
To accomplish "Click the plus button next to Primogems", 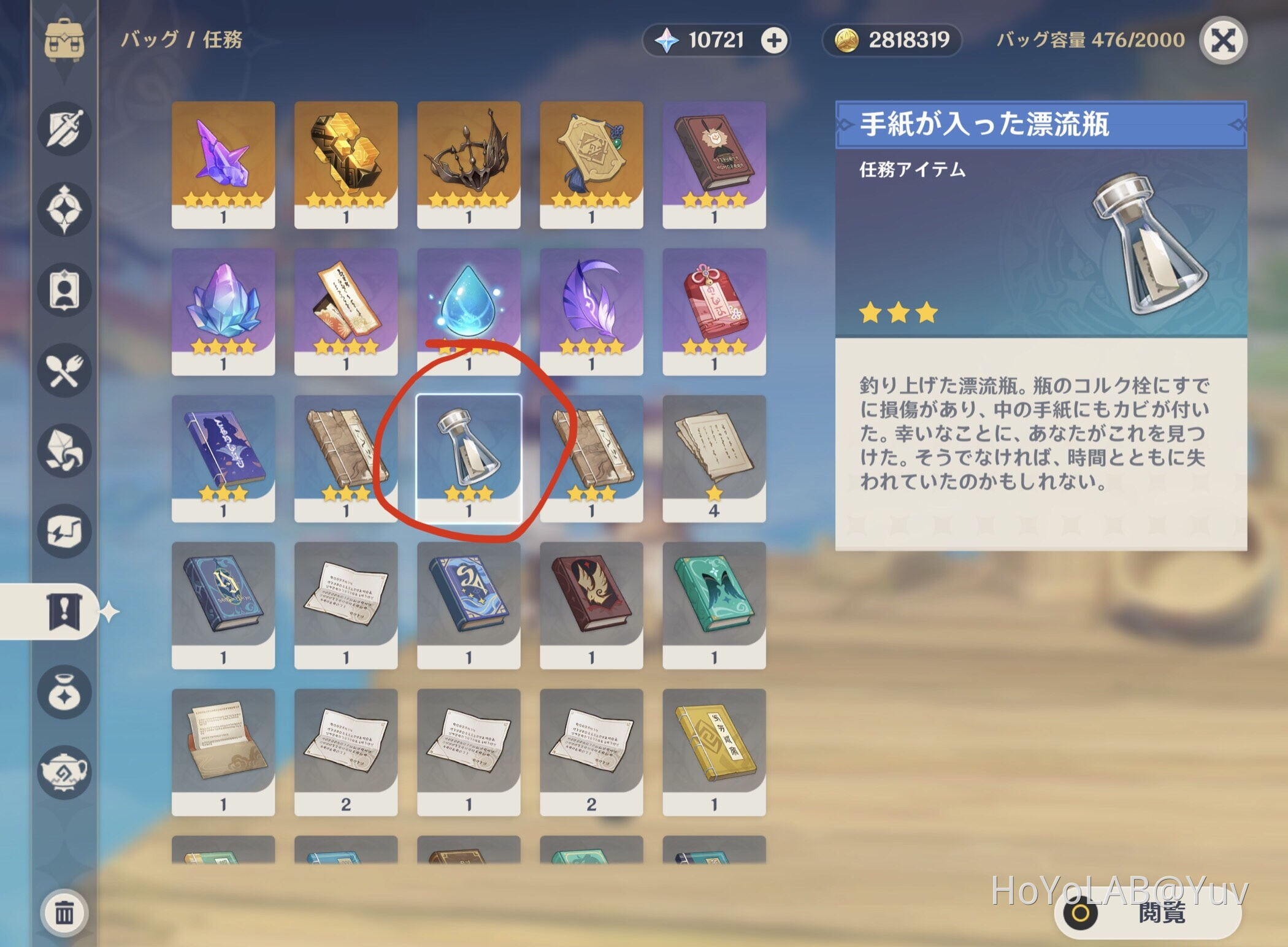I will (x=775, y=40).
